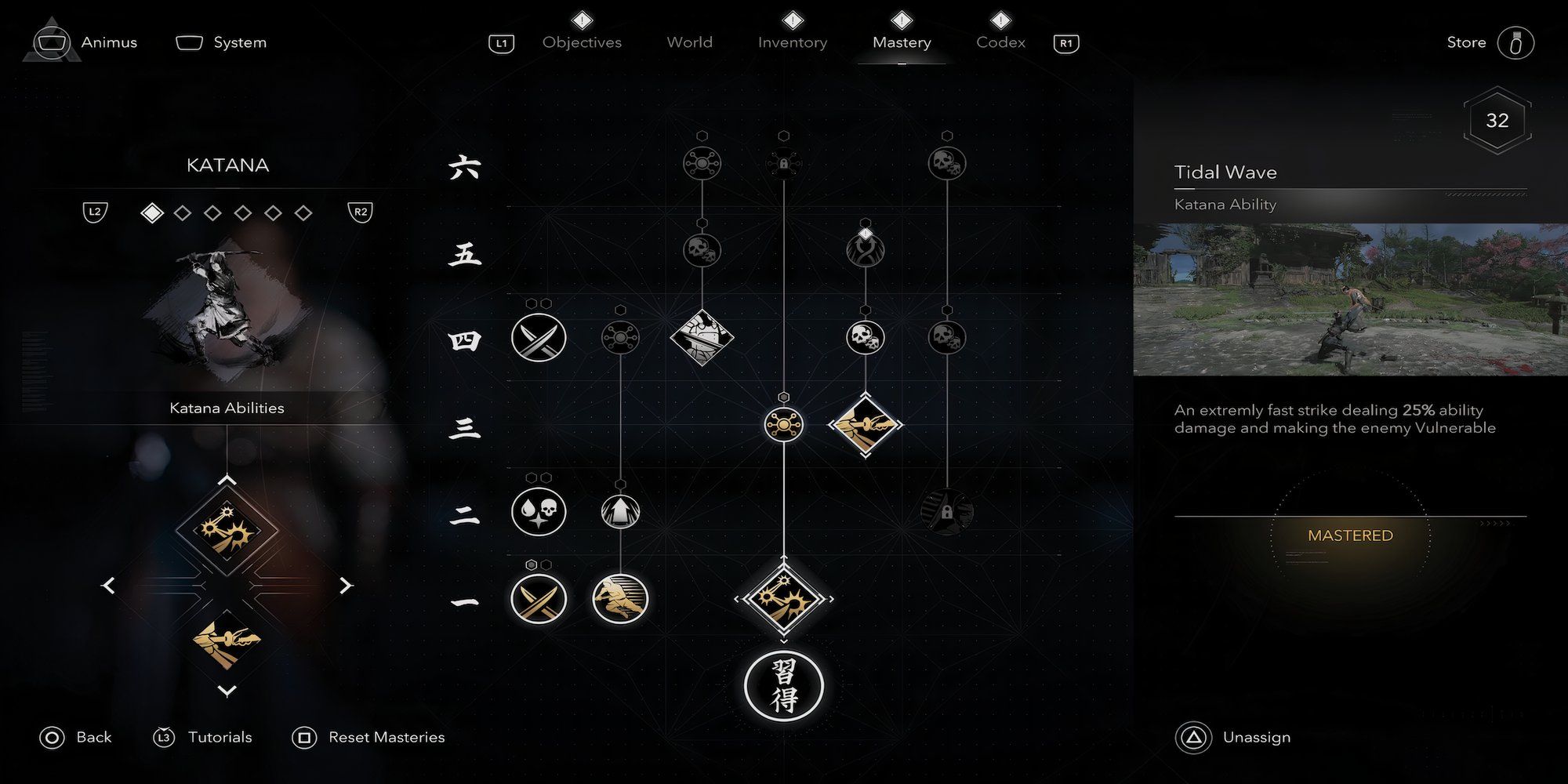The width and height of the screenshot is (1568, 784).
Task: Go to the Inventory tab
Action: [792, 42]
